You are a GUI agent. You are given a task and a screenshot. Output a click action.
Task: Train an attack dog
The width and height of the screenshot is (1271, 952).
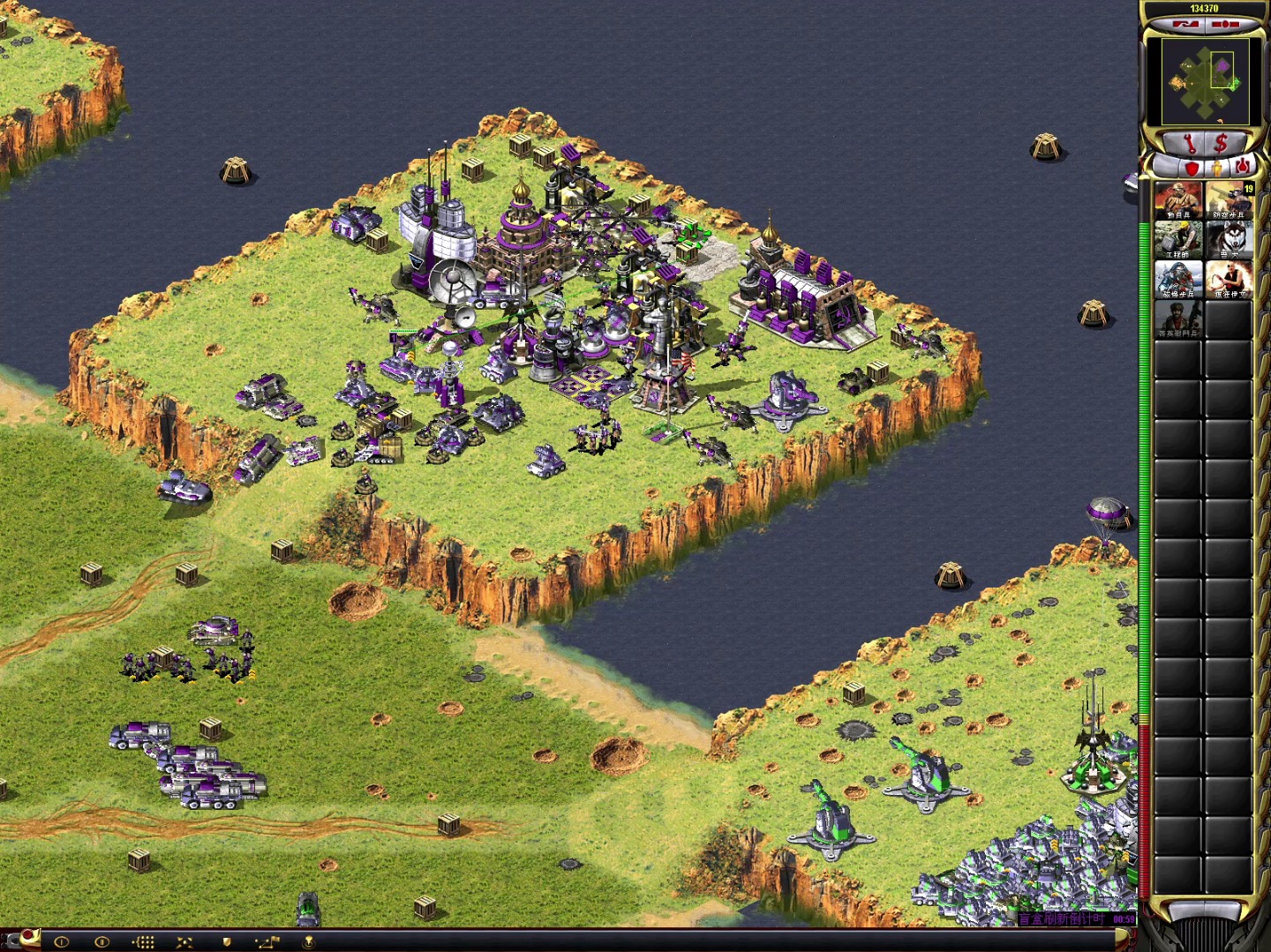1229,240
